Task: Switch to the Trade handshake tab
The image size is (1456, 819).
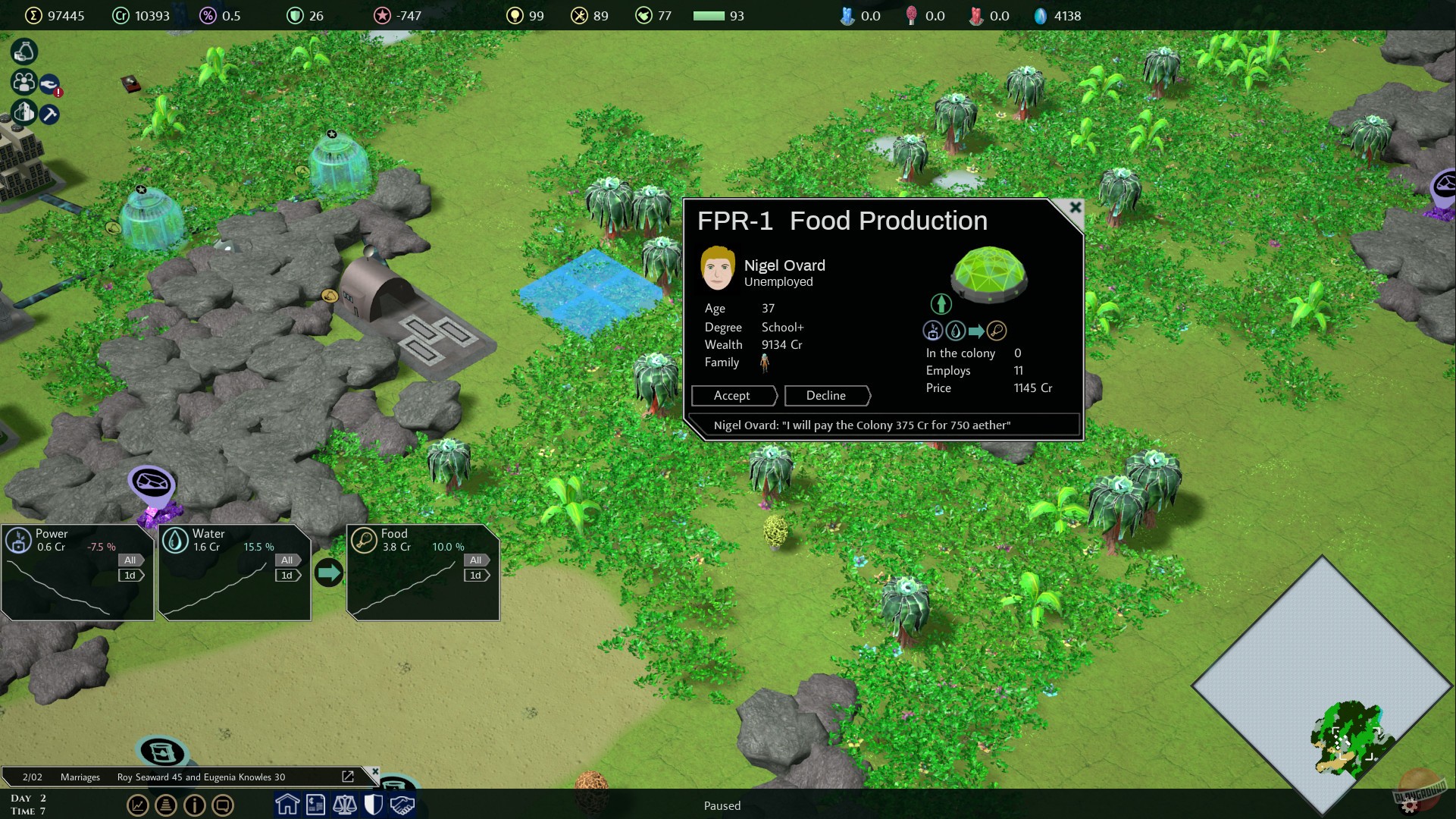Action: tap(399, 805)
